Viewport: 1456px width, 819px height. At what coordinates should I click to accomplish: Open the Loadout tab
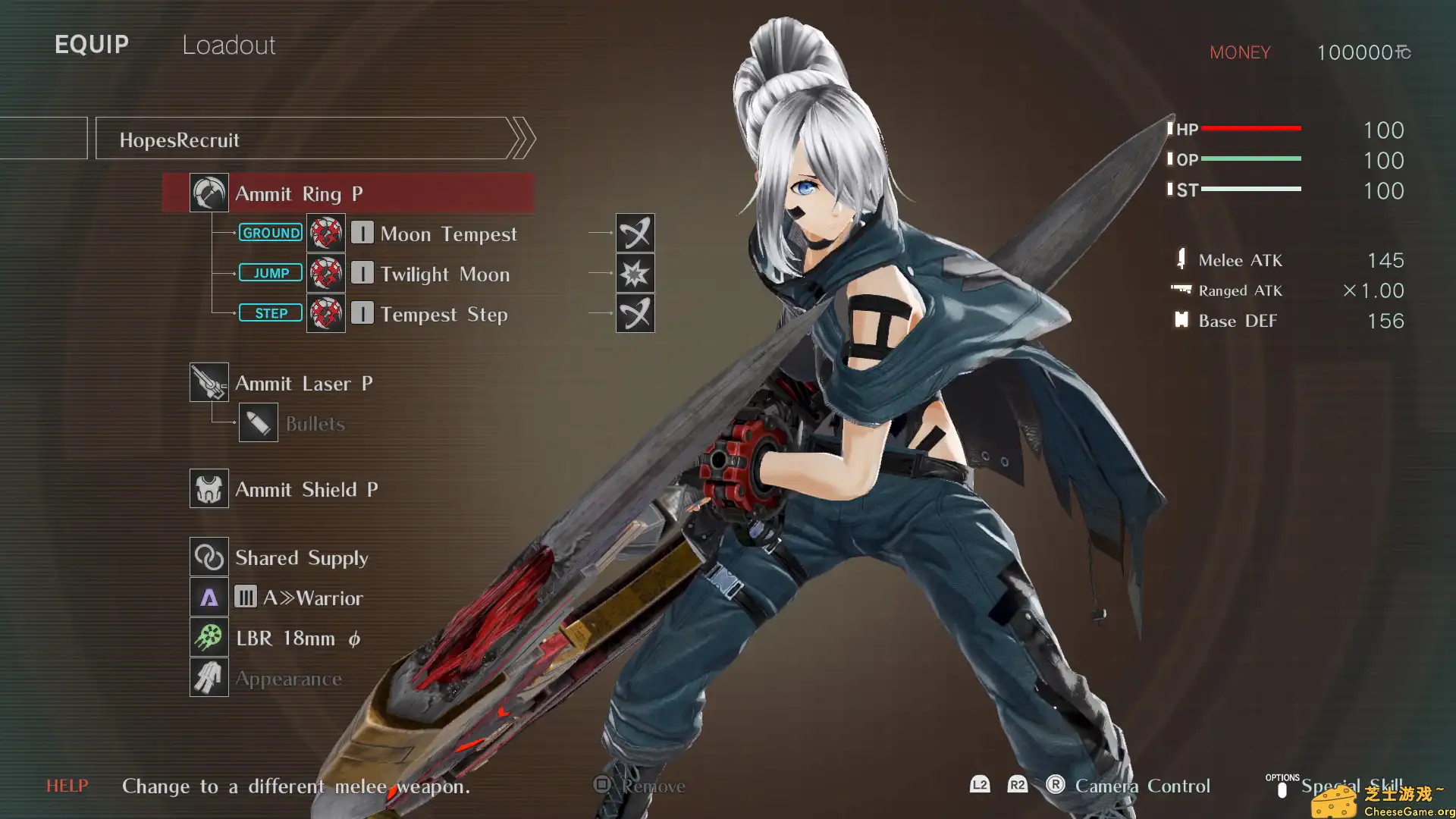coord(227,45)
